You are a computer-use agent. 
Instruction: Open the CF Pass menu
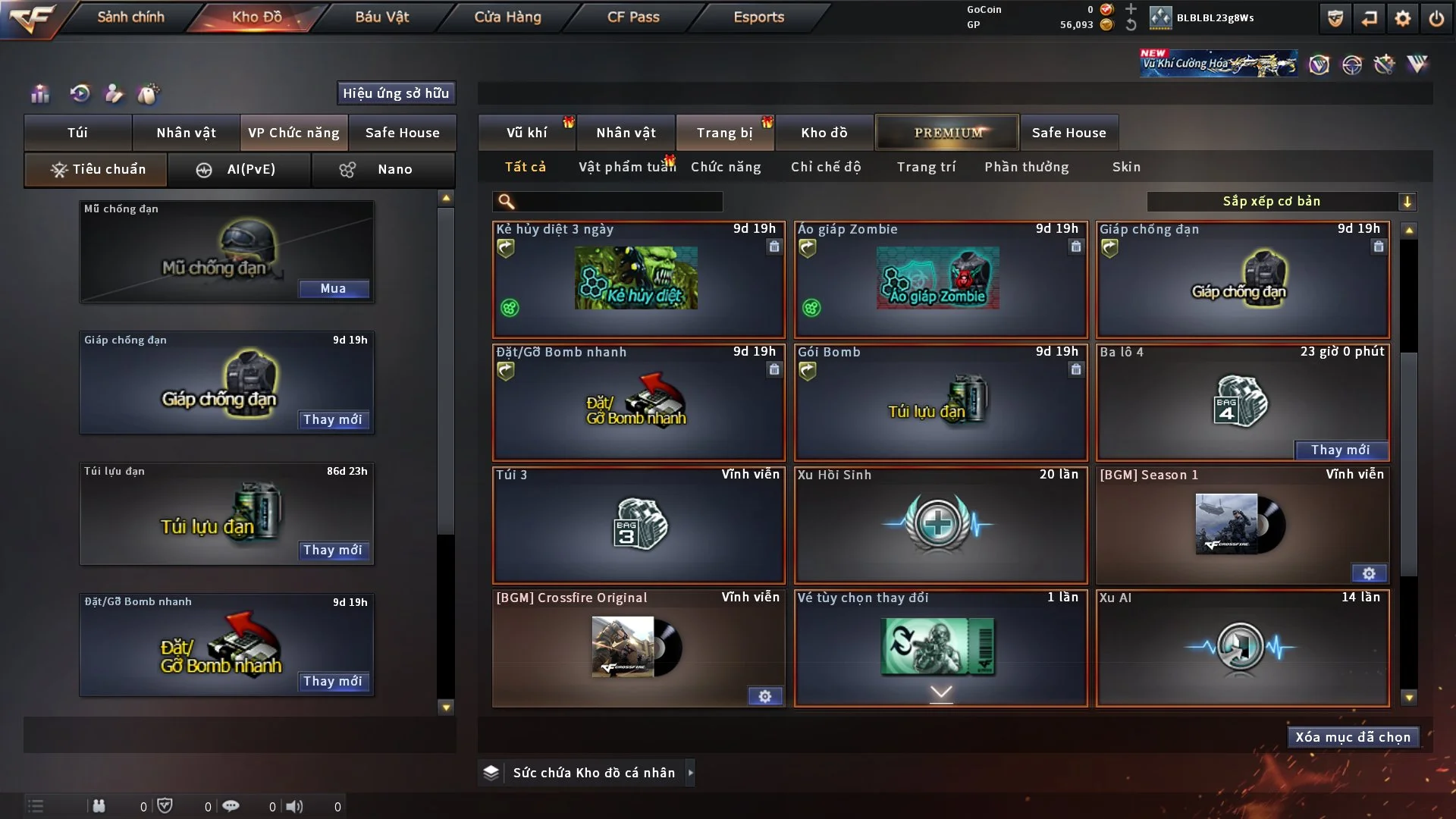click(x=633, y=17)
